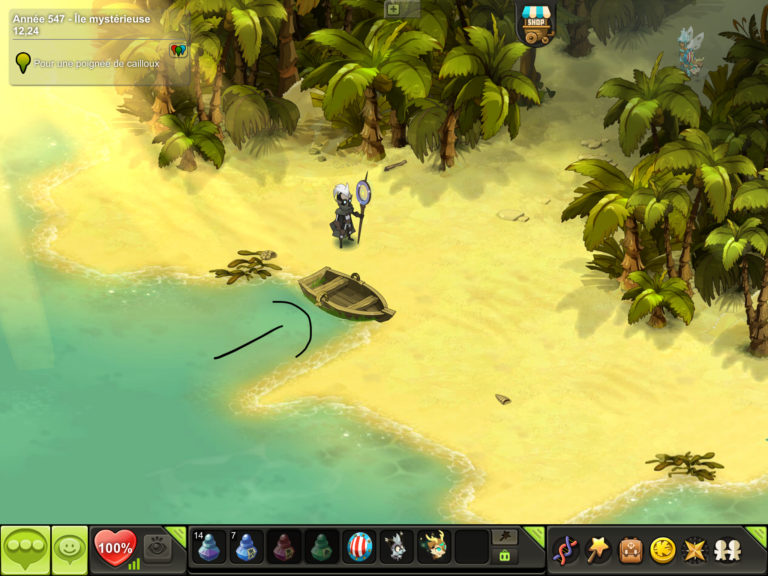Select the quest 'Pour une poignée de cailloux'
Screen dimensions: 768x576
click(x=96, y=63)
